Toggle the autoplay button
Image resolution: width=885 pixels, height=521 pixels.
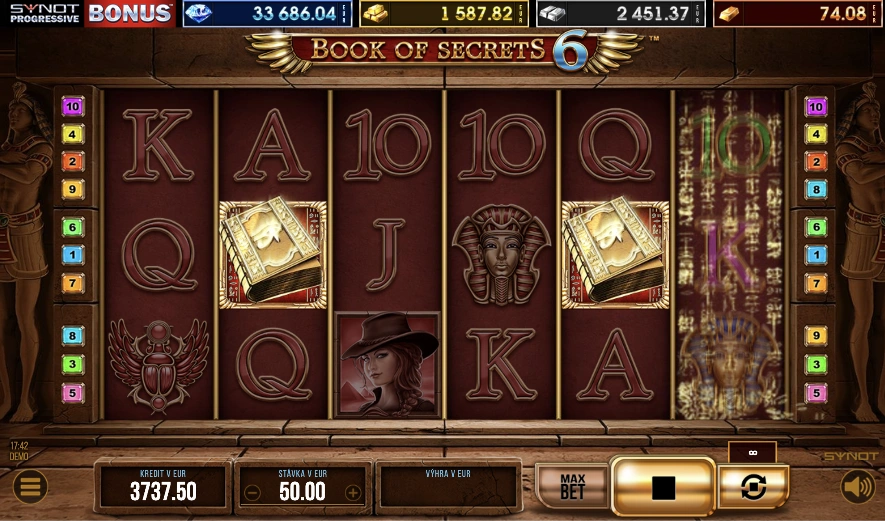point(753,487)
